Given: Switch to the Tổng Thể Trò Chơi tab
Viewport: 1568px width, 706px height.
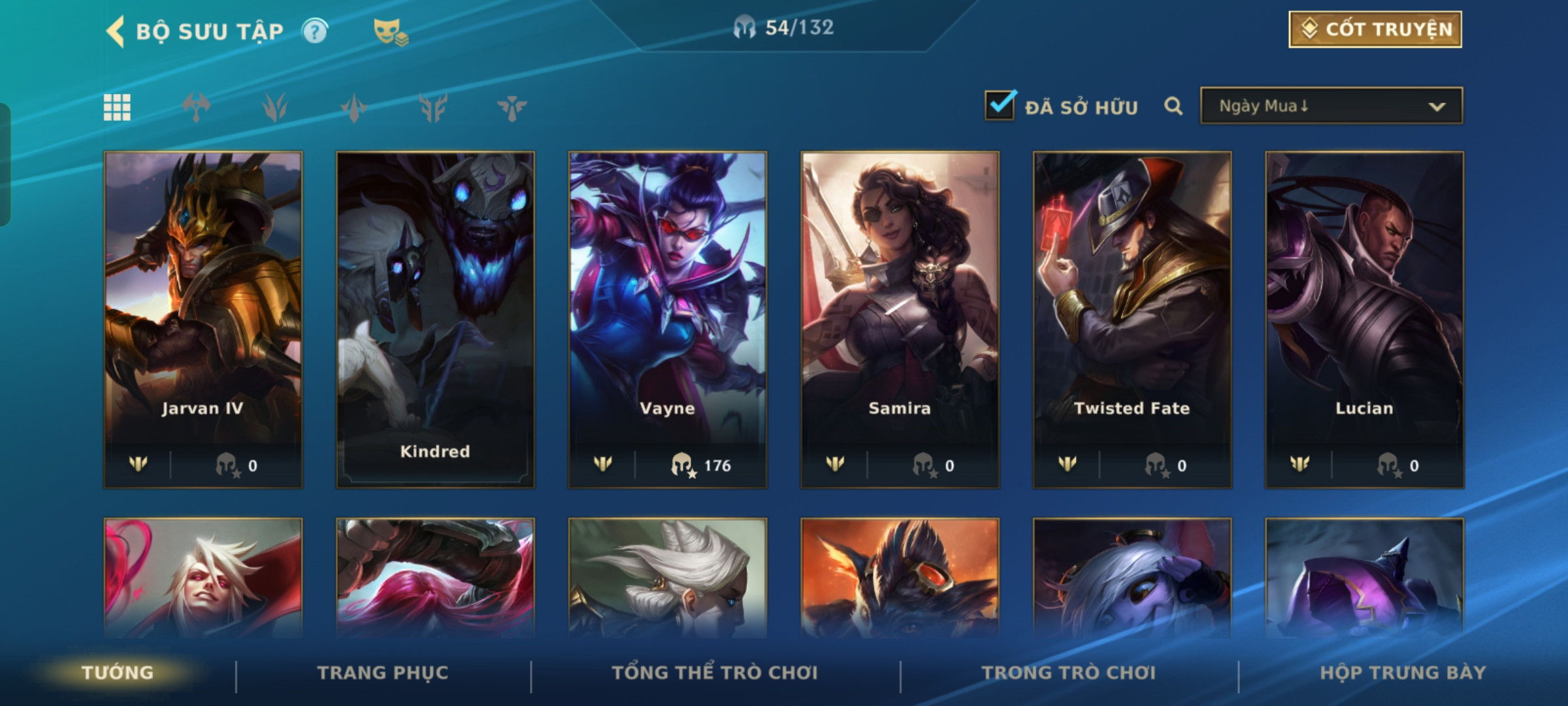Looking at the screenshot, I should 714,673.
